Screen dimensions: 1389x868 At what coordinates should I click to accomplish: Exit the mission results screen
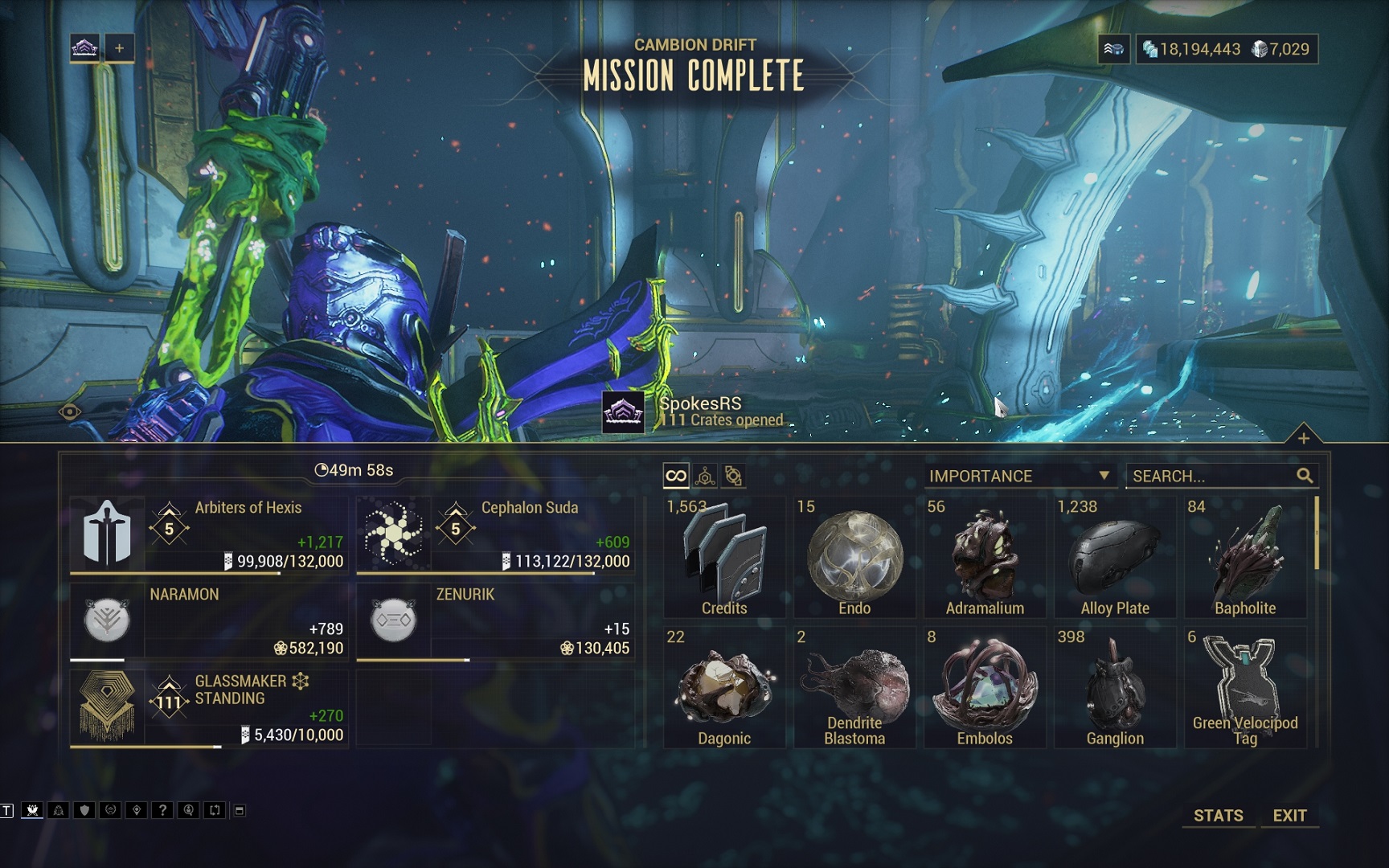click(1289, 815)
